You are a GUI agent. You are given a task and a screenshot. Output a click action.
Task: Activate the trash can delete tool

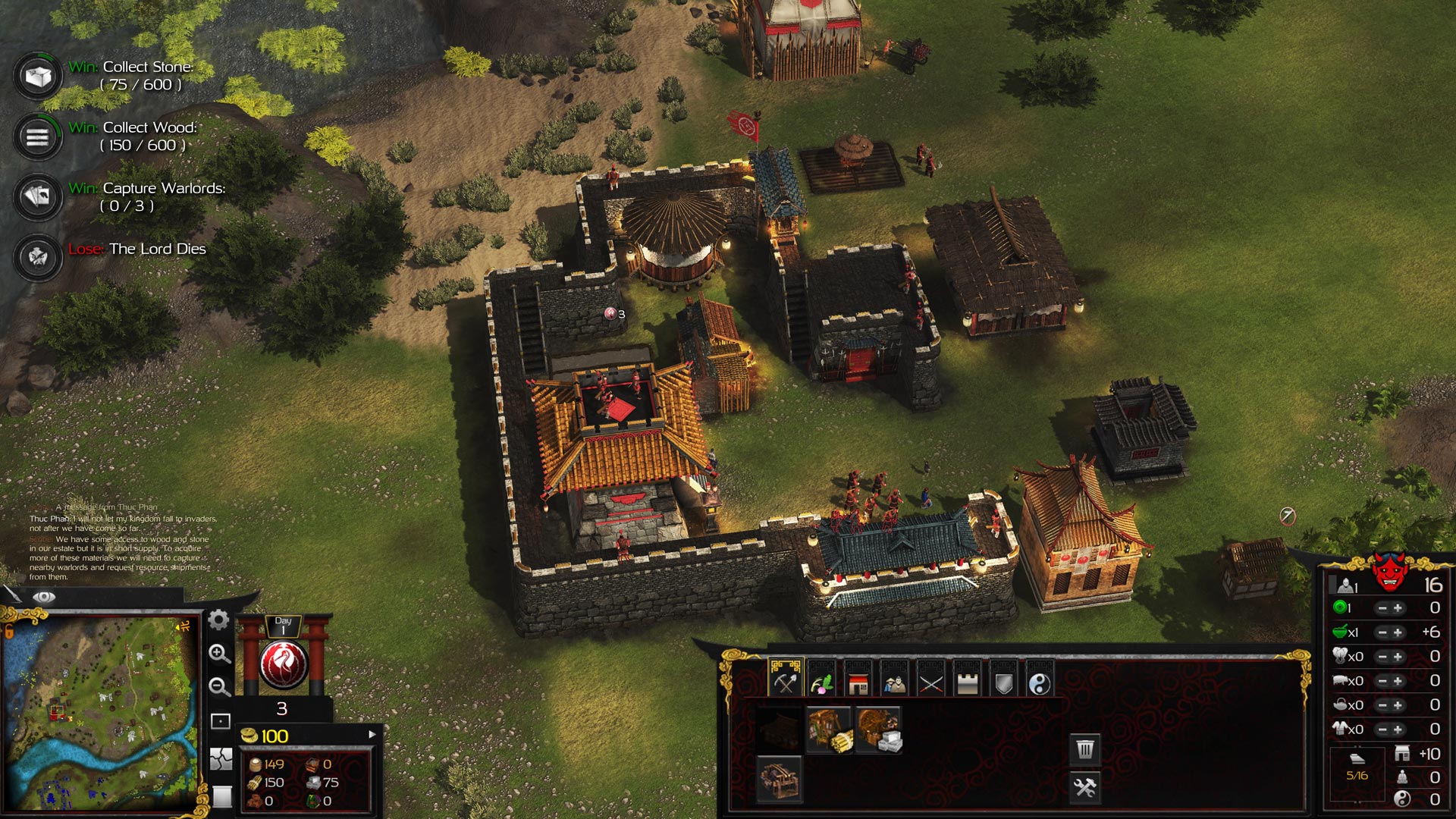click(1085, 749)
